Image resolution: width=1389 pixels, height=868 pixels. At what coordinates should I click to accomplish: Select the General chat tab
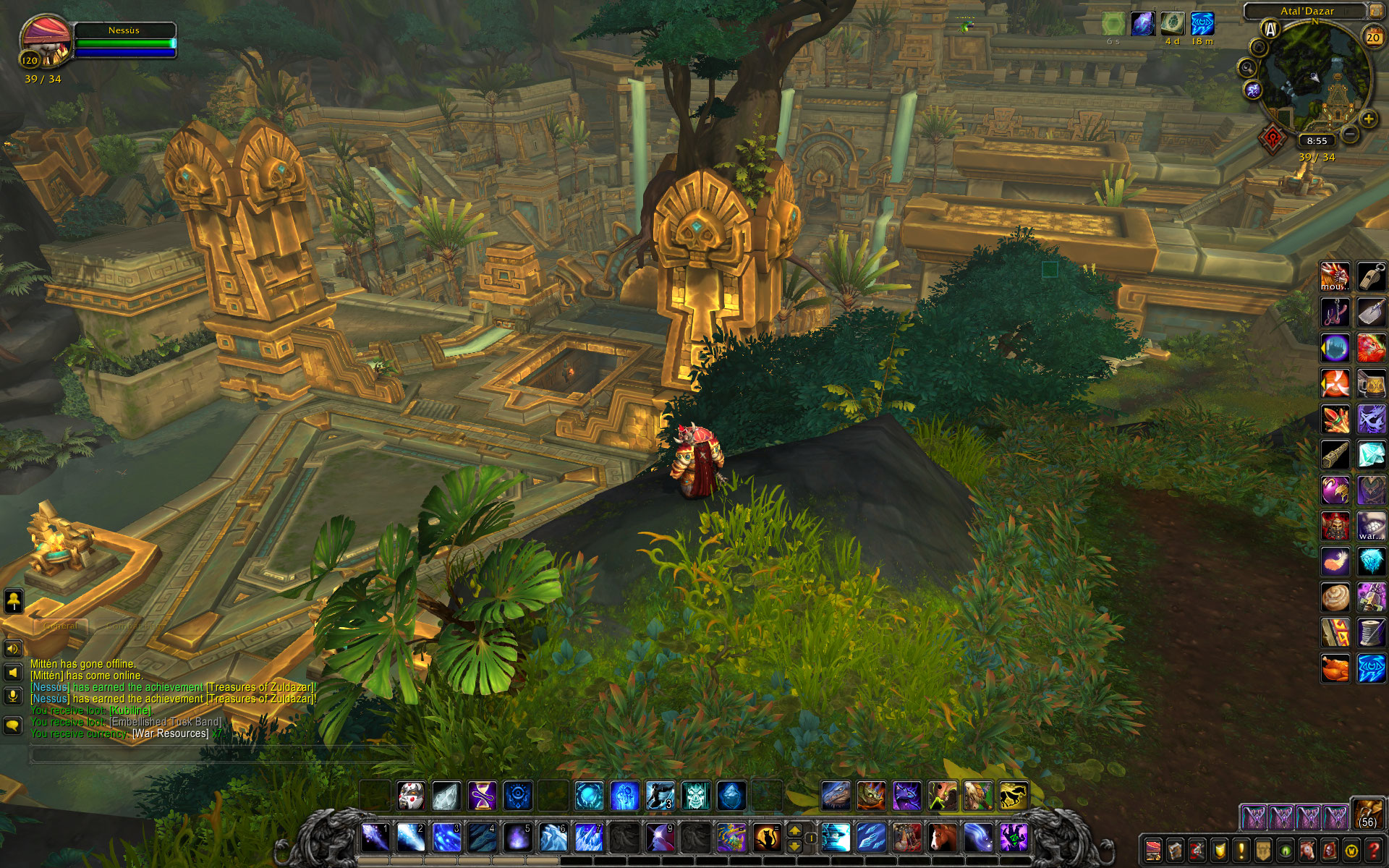(x=61, y=626)
